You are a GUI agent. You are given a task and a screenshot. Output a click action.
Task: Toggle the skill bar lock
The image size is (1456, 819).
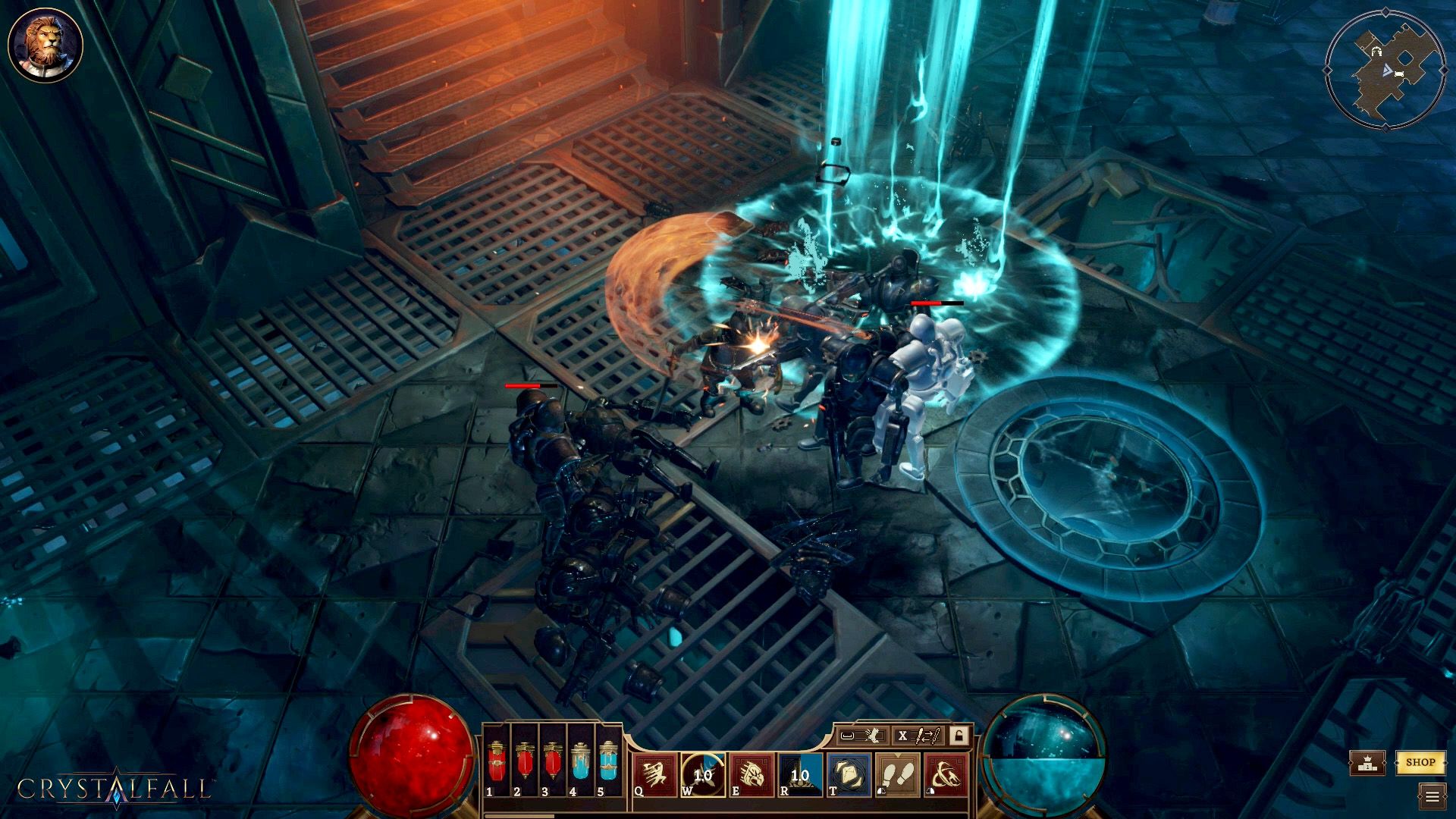pyautogui.click(x=959, y=736)
